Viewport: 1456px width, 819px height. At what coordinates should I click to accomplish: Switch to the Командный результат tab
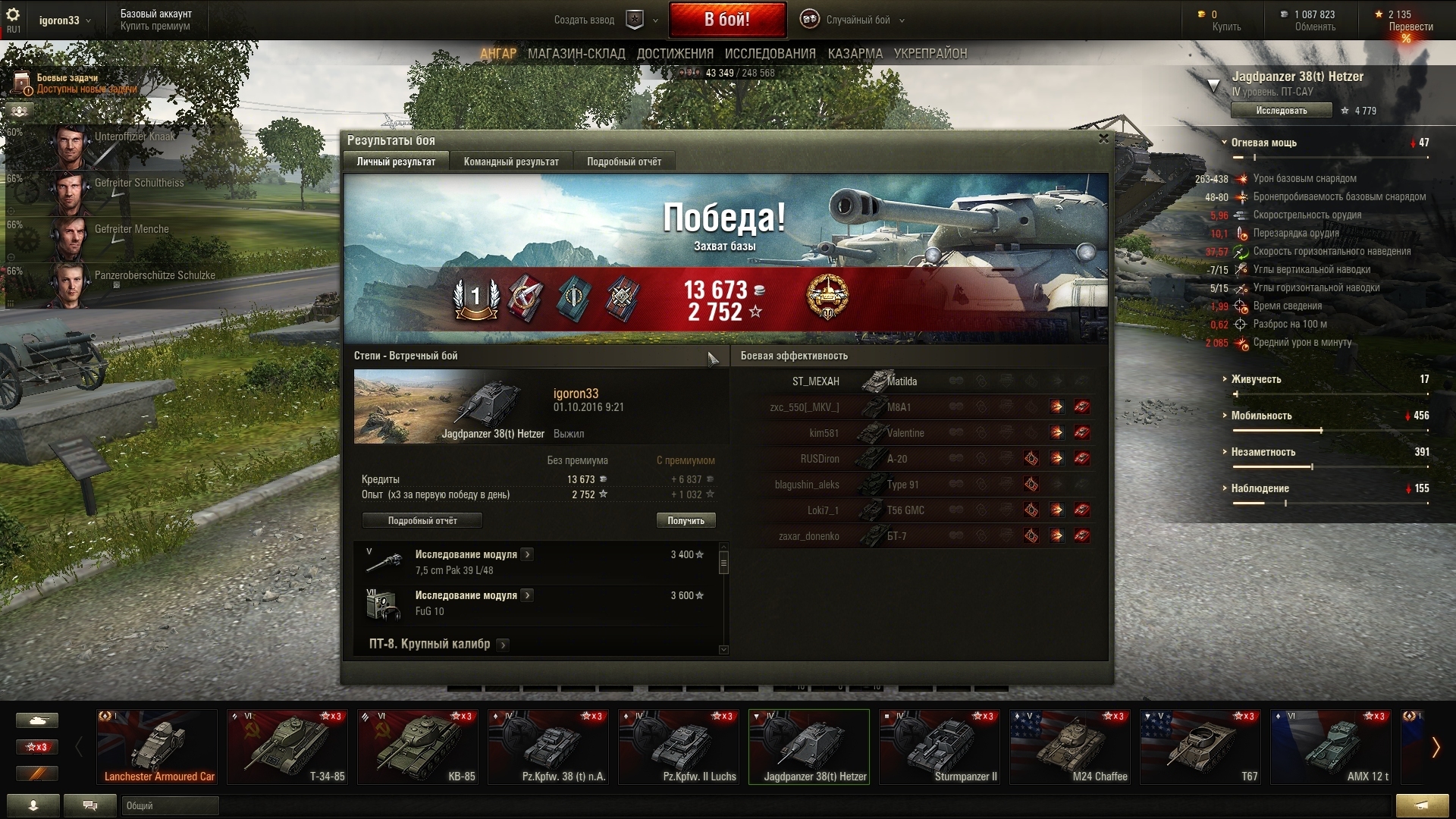511,162
